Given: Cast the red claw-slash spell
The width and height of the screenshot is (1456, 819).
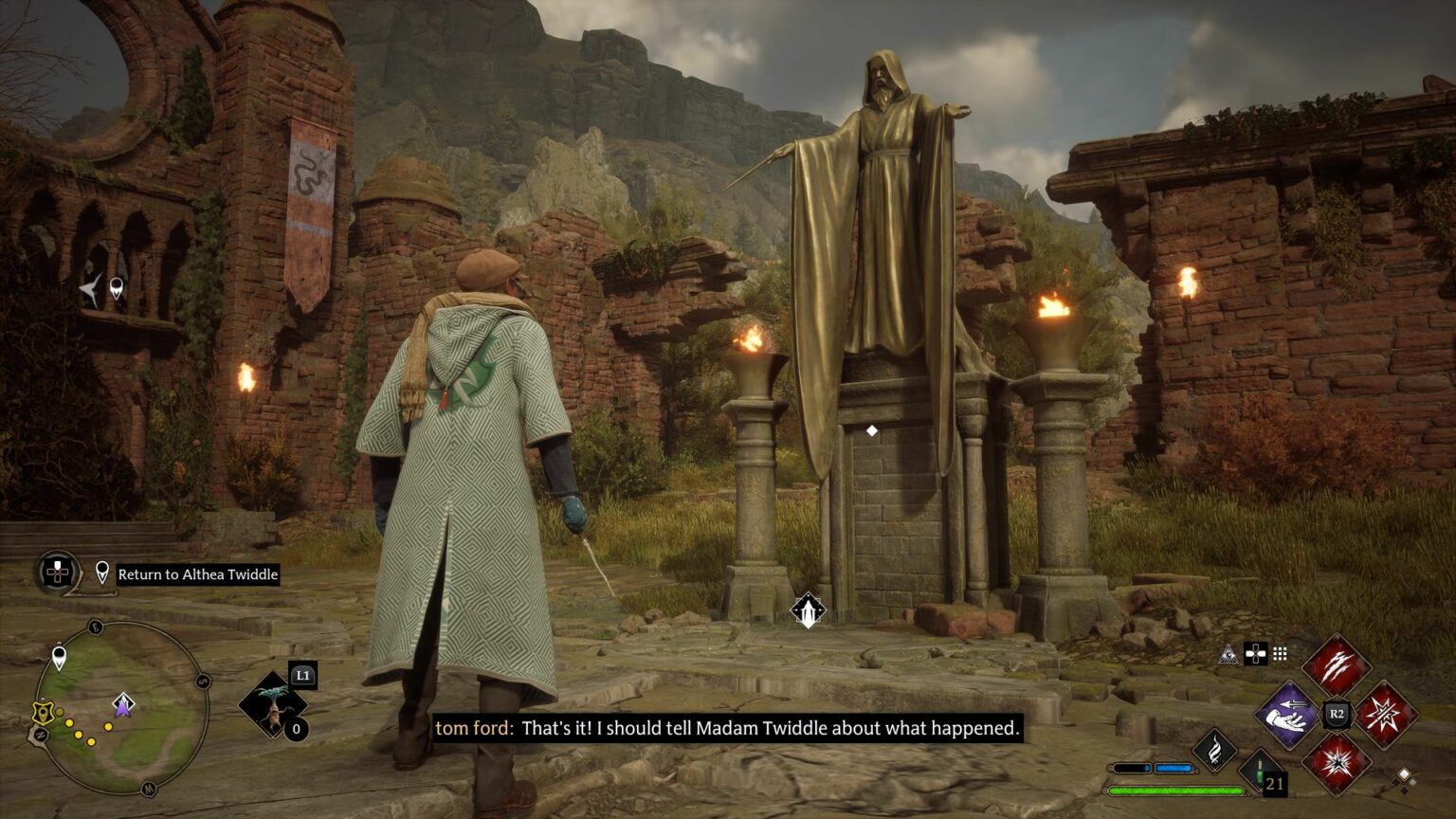Looking at the screenshot, I should 1337,664.
